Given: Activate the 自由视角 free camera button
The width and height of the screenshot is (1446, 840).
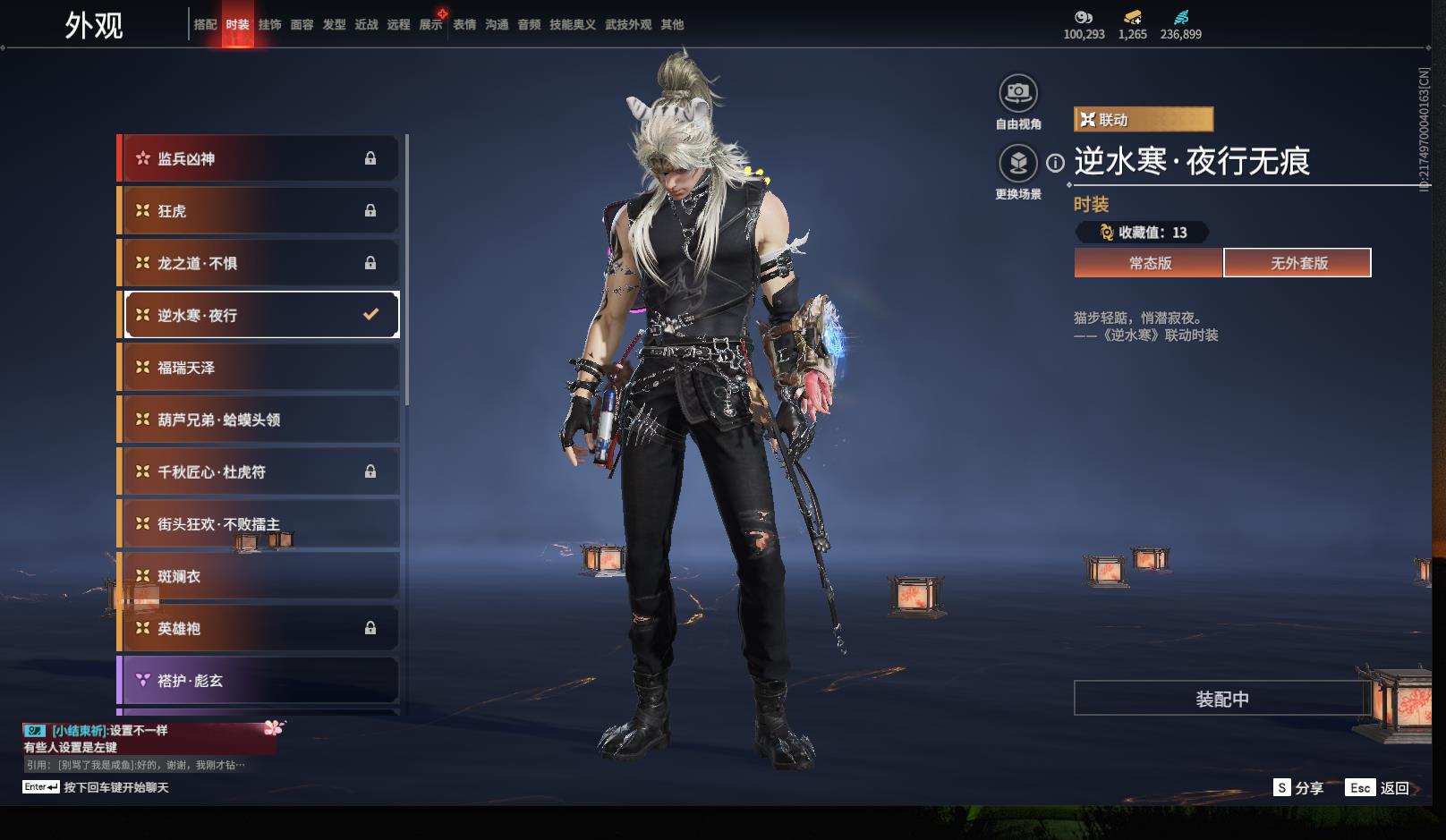Looking at the screenshot, I should [x=1018, y=93].
